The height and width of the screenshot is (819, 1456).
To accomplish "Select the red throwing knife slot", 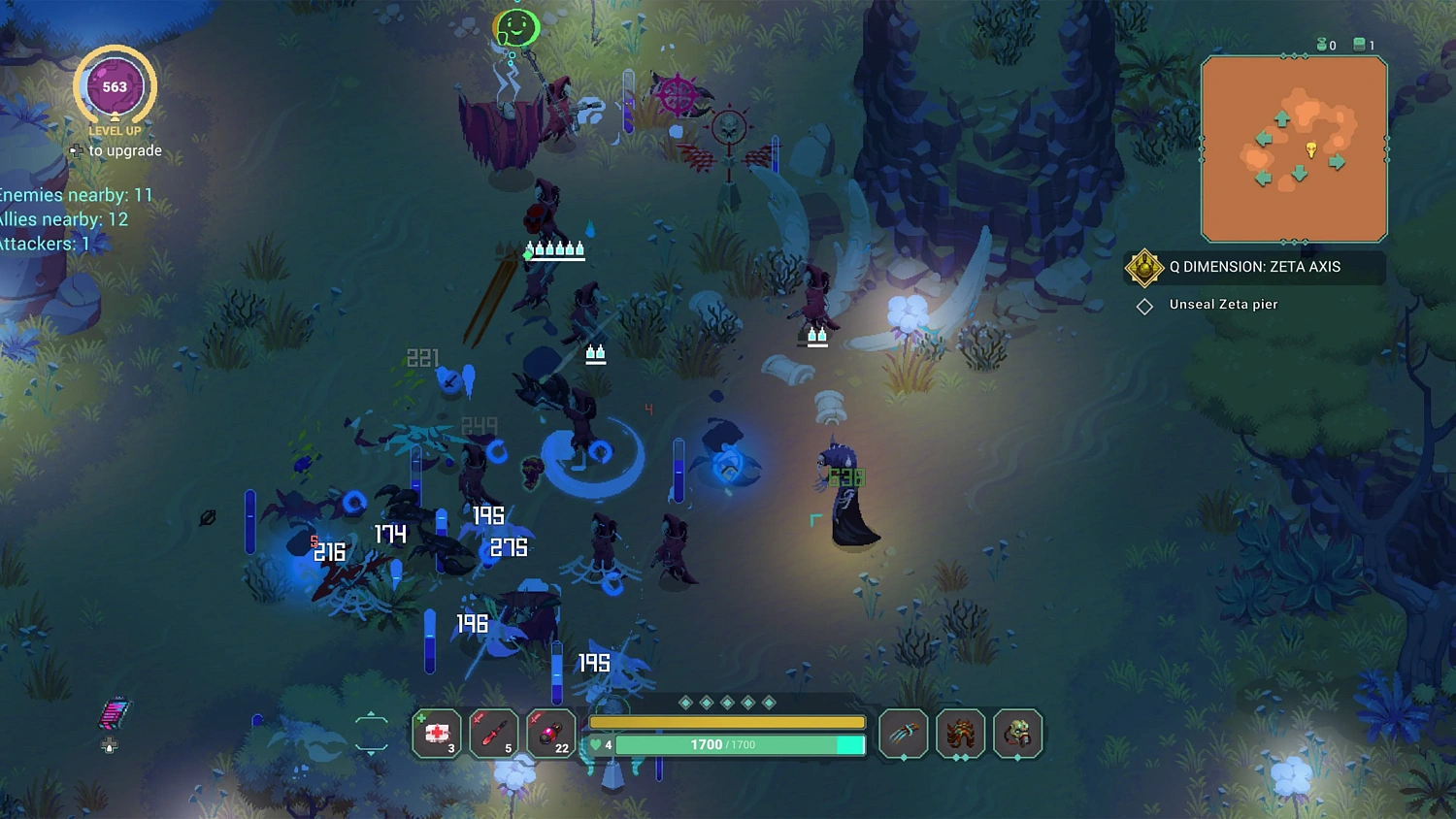I will (x=493, y=733).
